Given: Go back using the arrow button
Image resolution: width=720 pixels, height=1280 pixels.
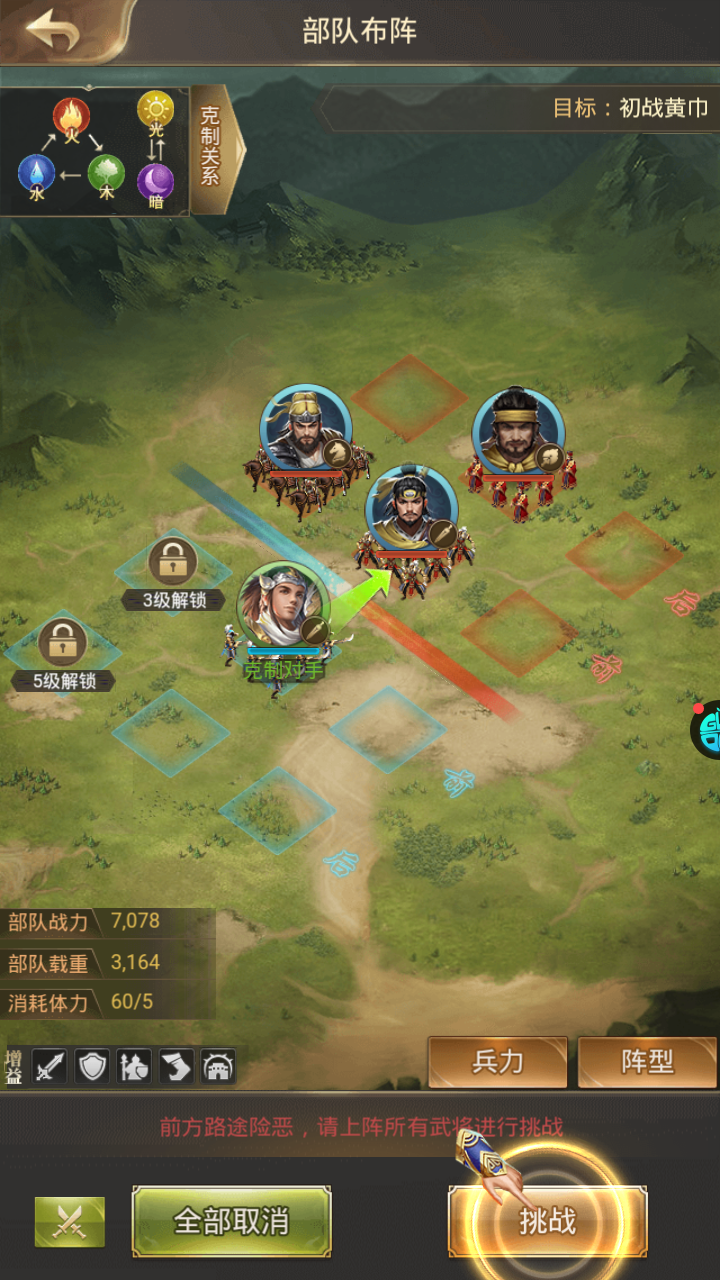Looking at the screenshot, I should [x=54, y=30].
